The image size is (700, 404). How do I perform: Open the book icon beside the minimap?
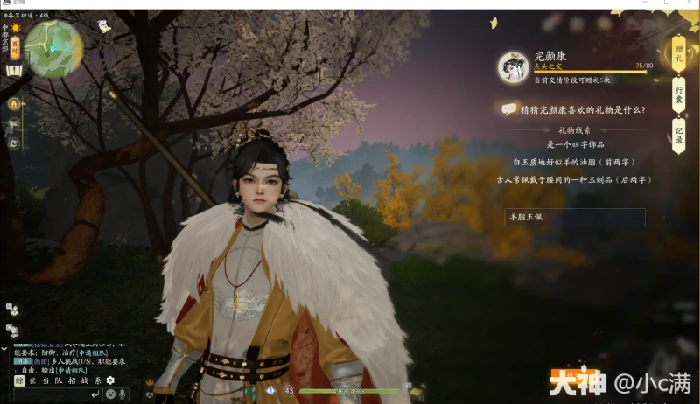(x=14, y=71)
